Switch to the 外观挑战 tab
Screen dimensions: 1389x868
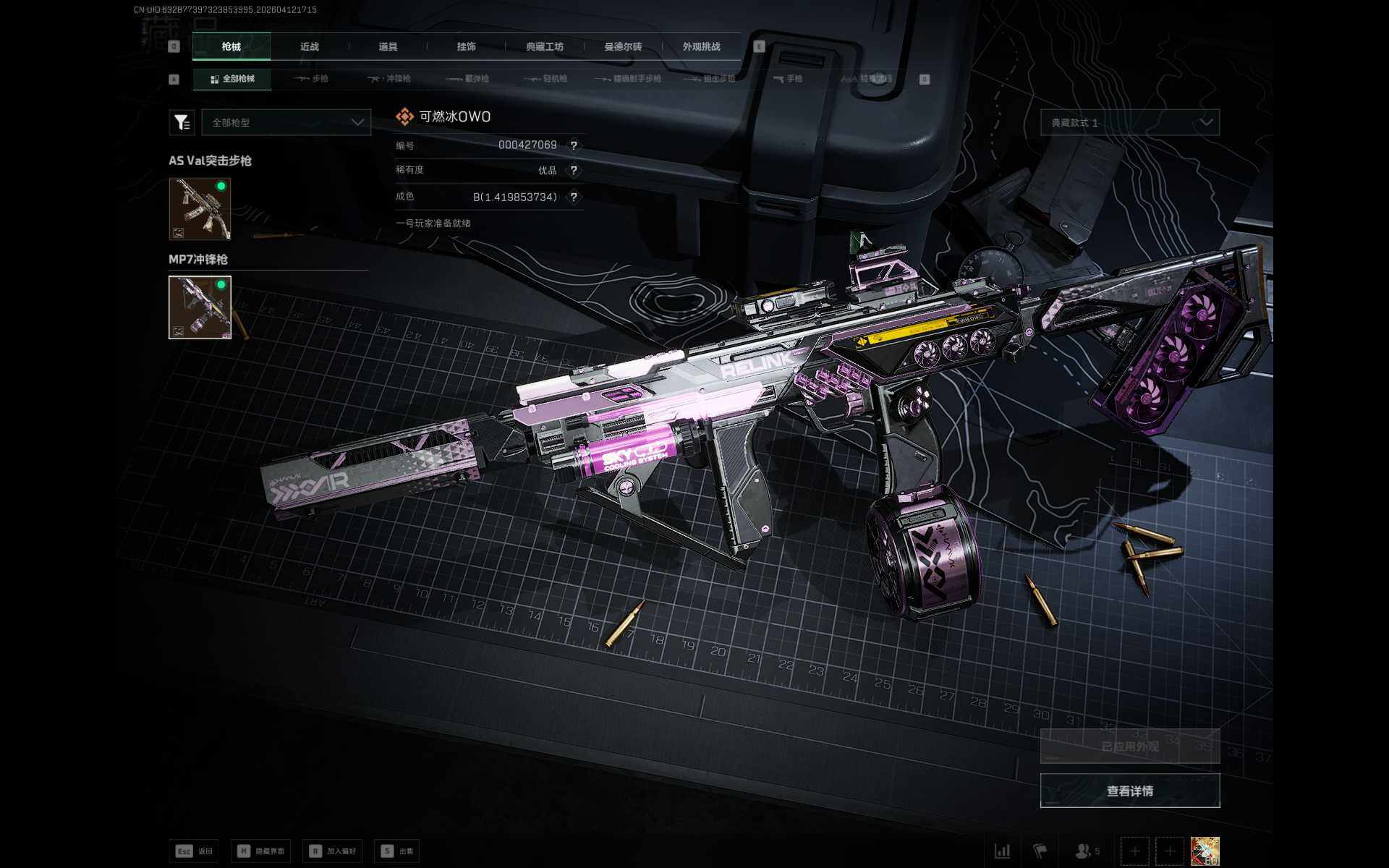pyautogui.click(x=701, y=46)
